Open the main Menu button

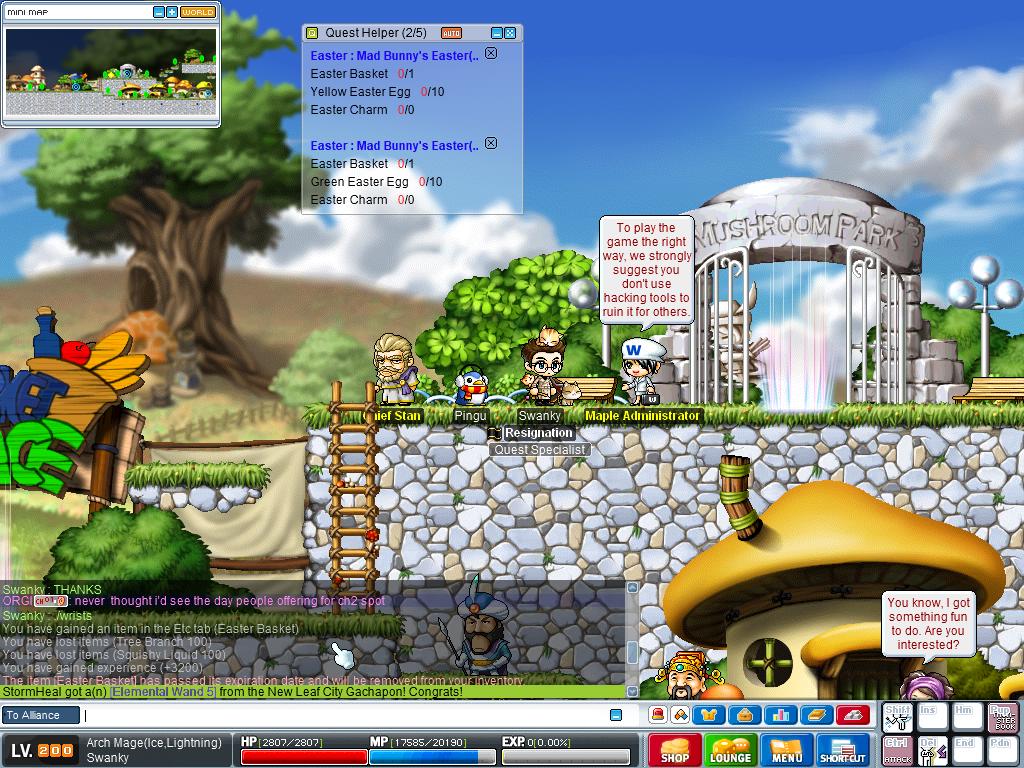pyautogui.click(x=786, y=751)
